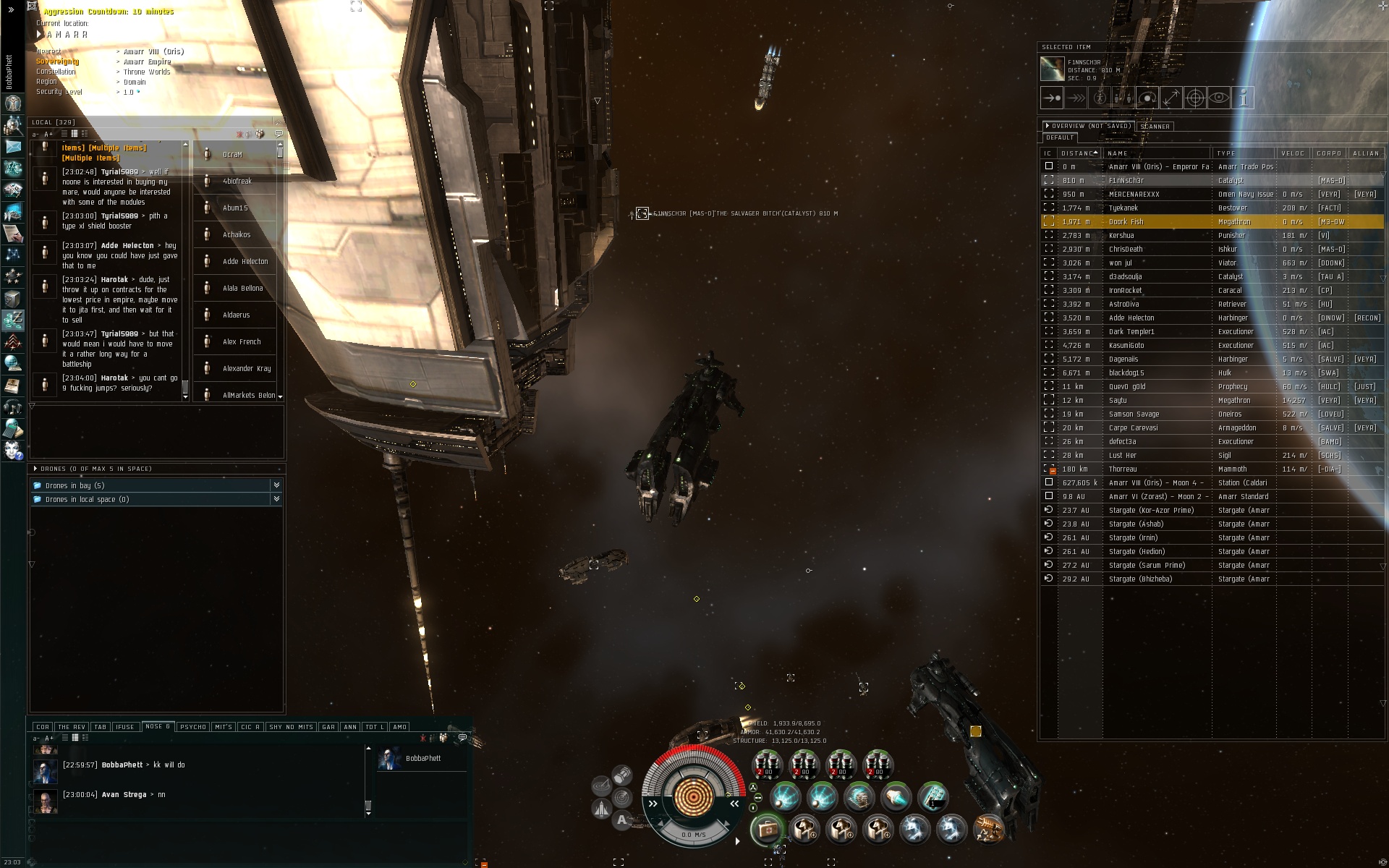Activate the orange salvager module on the right

click(x=988, y=830)
